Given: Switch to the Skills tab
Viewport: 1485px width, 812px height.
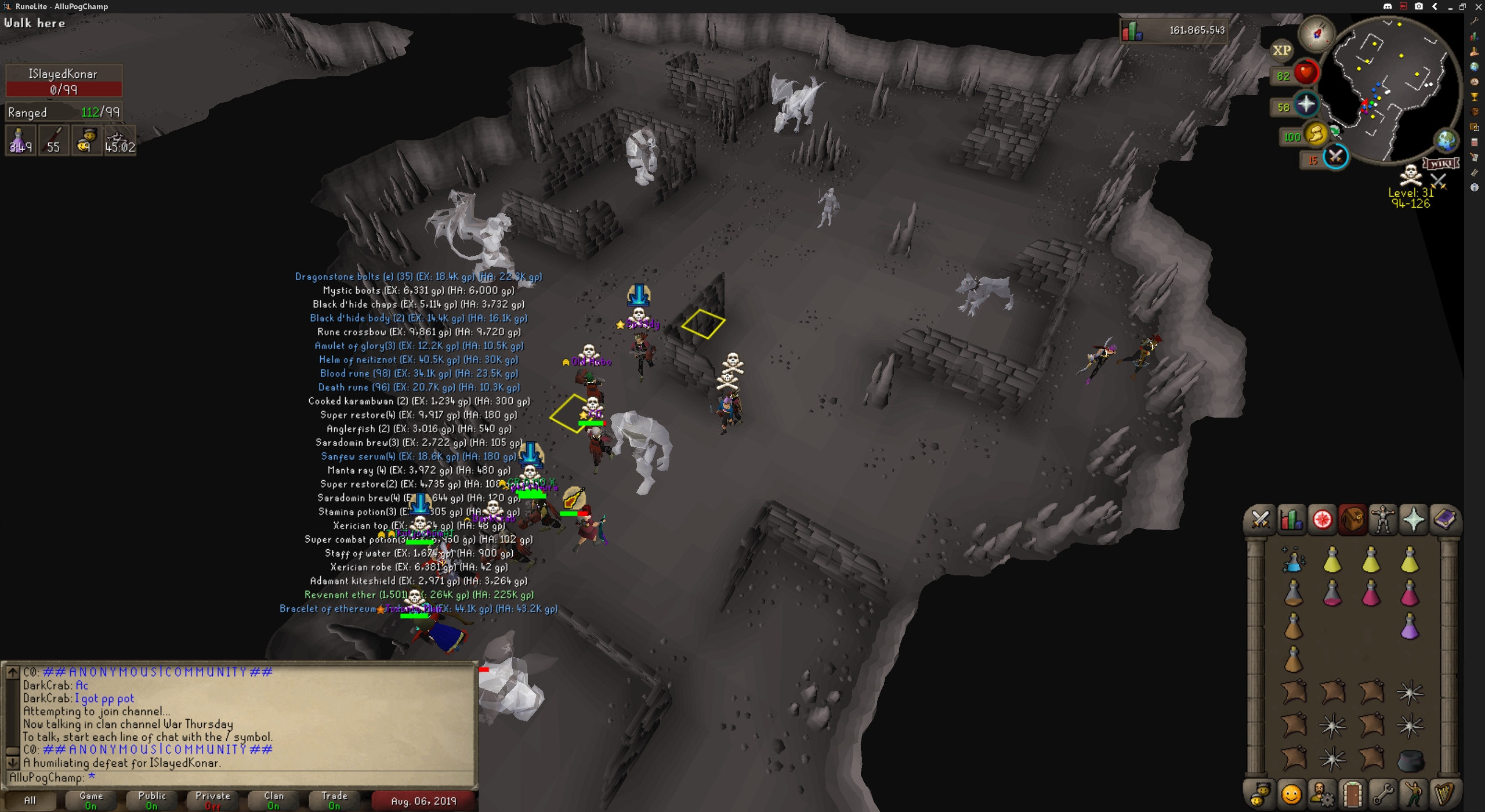Looking at the screenshot, I should pos(1291,520).
